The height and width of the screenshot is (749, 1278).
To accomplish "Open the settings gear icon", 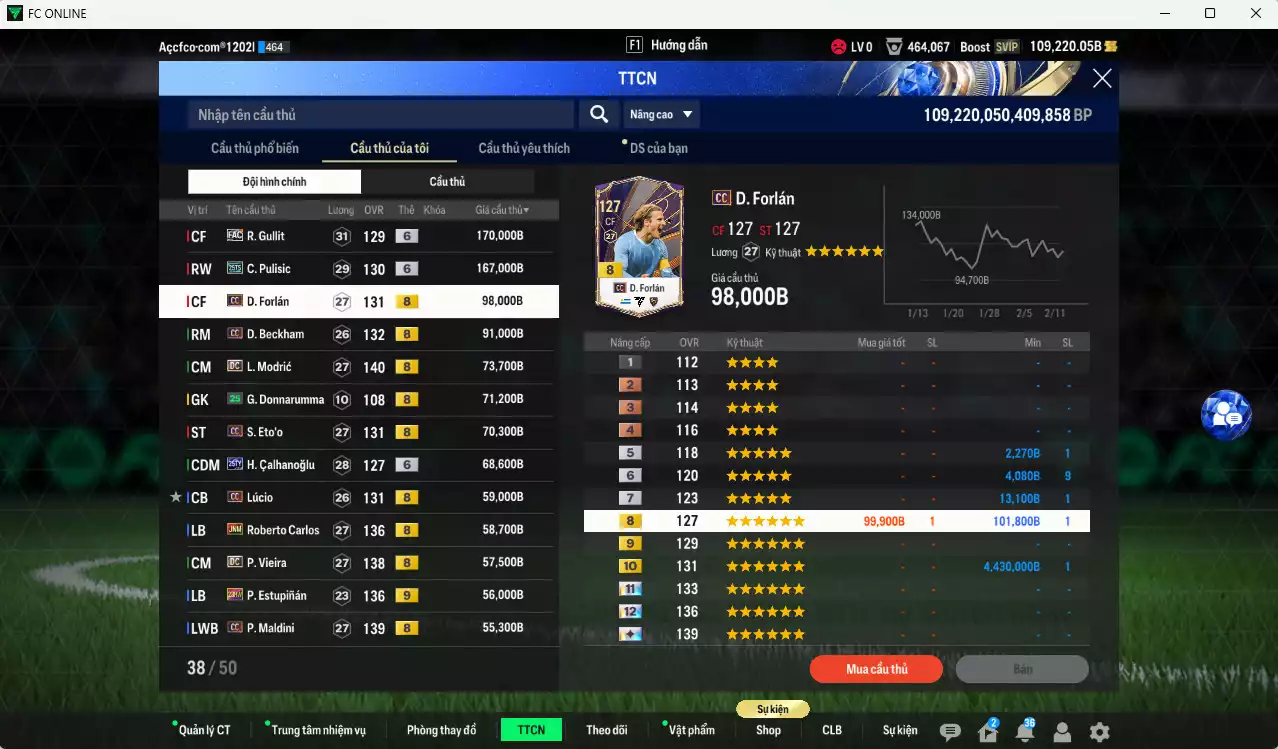I will pyautogui.click(x=1099, y=732).
